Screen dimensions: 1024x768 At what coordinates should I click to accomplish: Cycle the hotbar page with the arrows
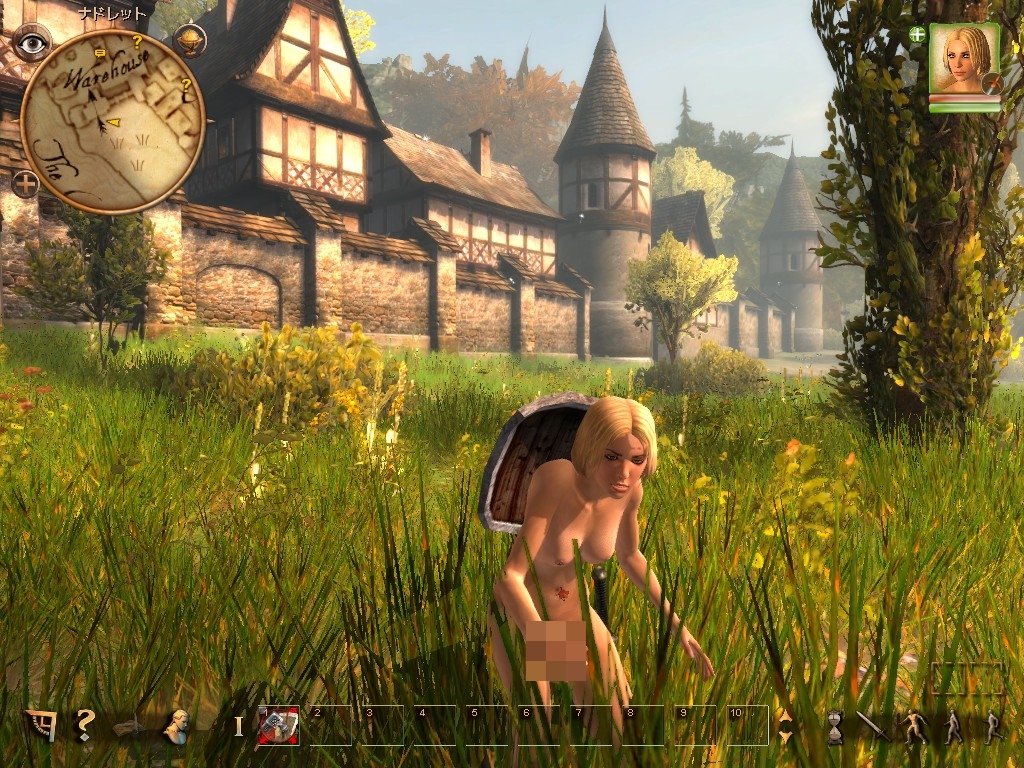point(785,726)
